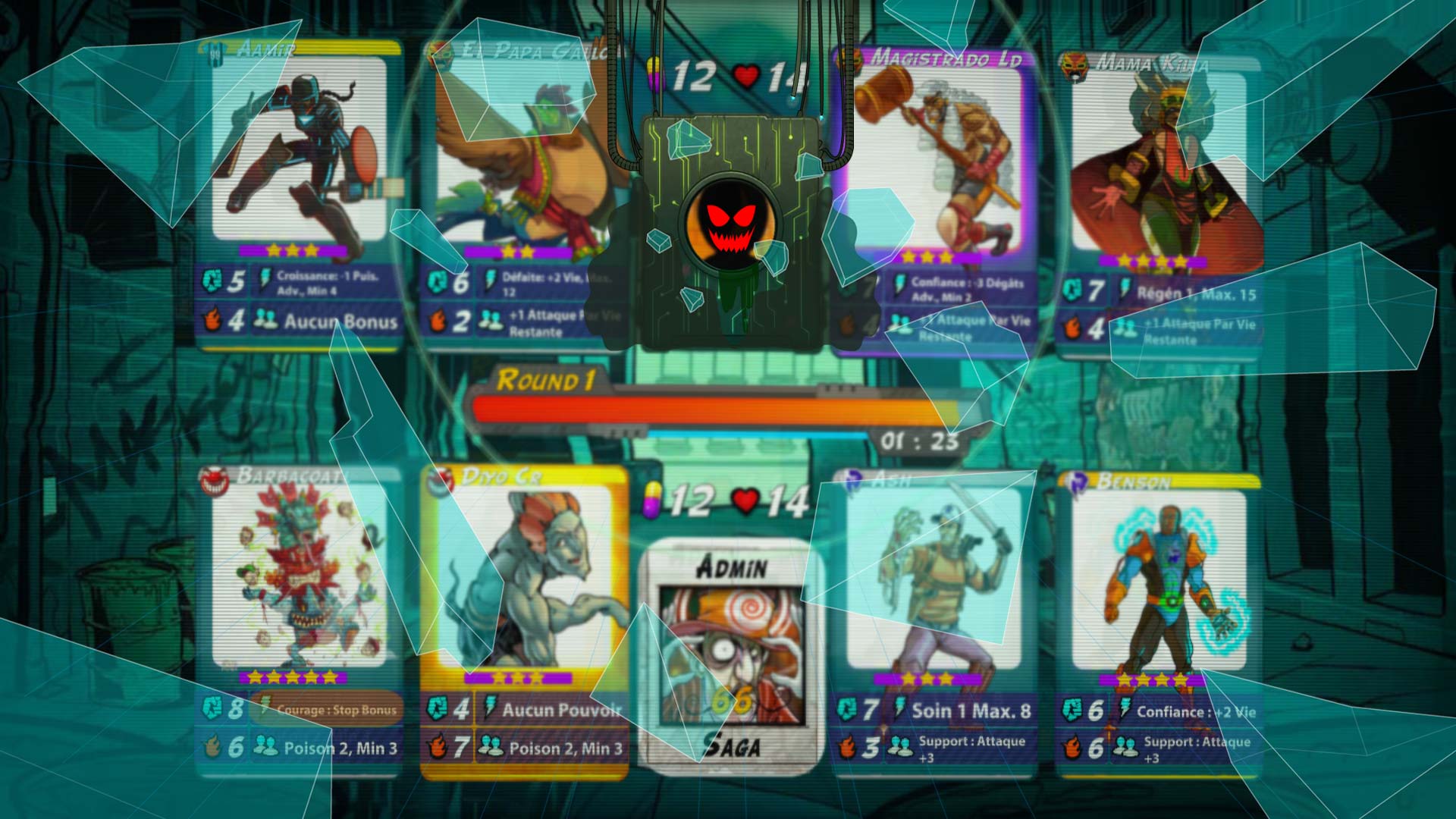This screenshot has width=1456, height=819.
Task: Click Benson's support group icon
Action: point(1125,746)
